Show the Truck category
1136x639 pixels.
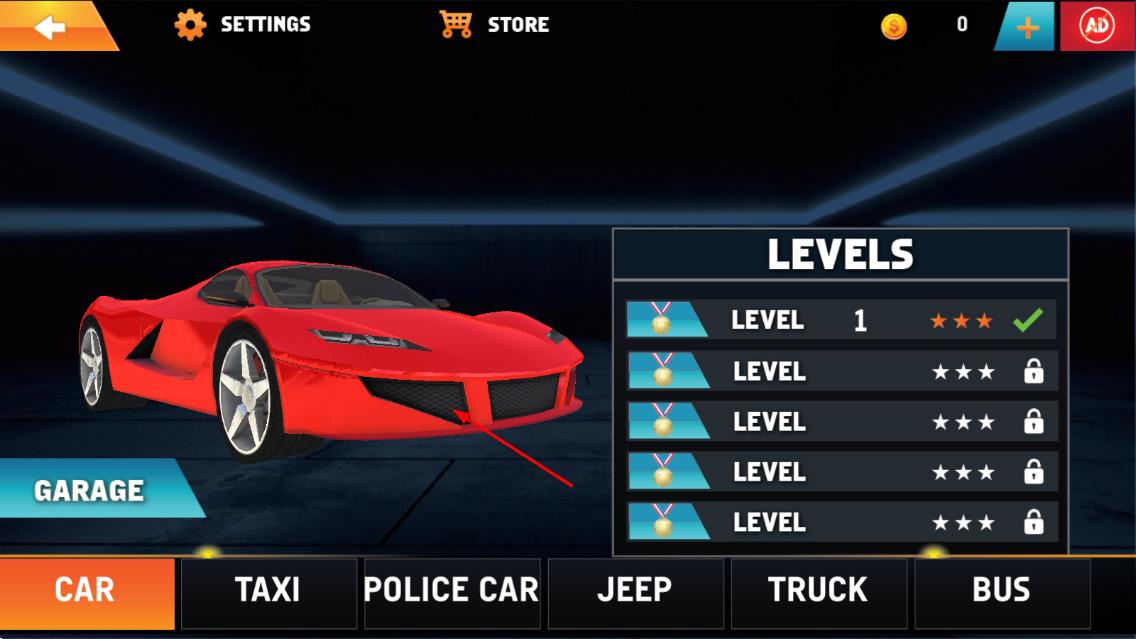tap(819, 590)
